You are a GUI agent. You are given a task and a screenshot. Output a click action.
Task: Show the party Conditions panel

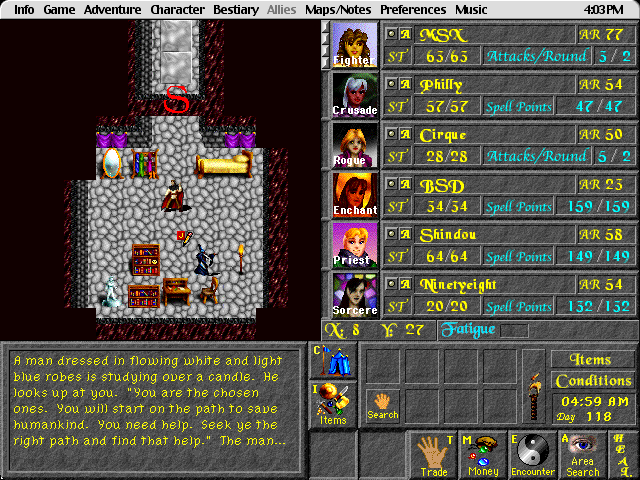click(593, 381)
